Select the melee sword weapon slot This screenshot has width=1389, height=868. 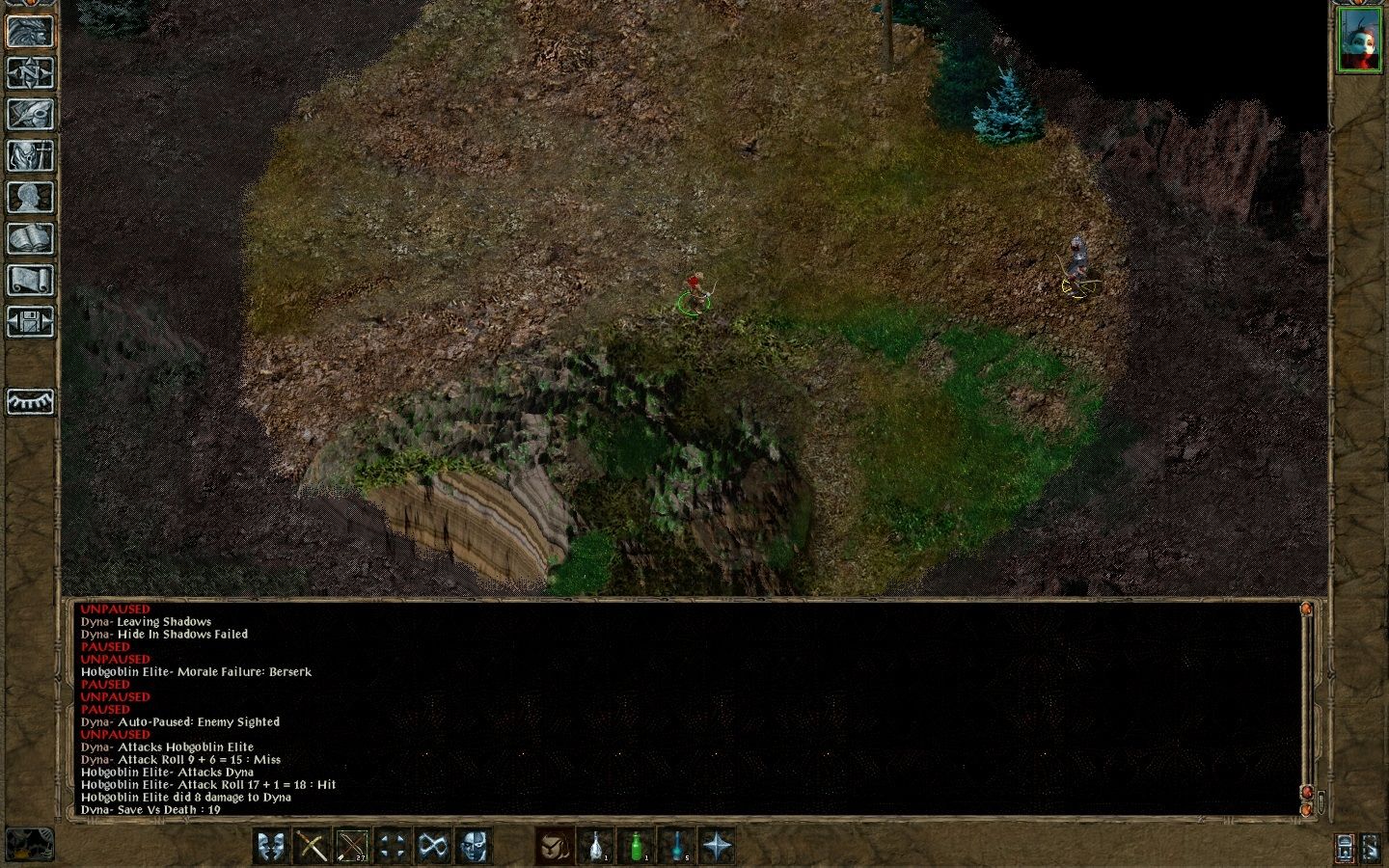coord(310,847)
